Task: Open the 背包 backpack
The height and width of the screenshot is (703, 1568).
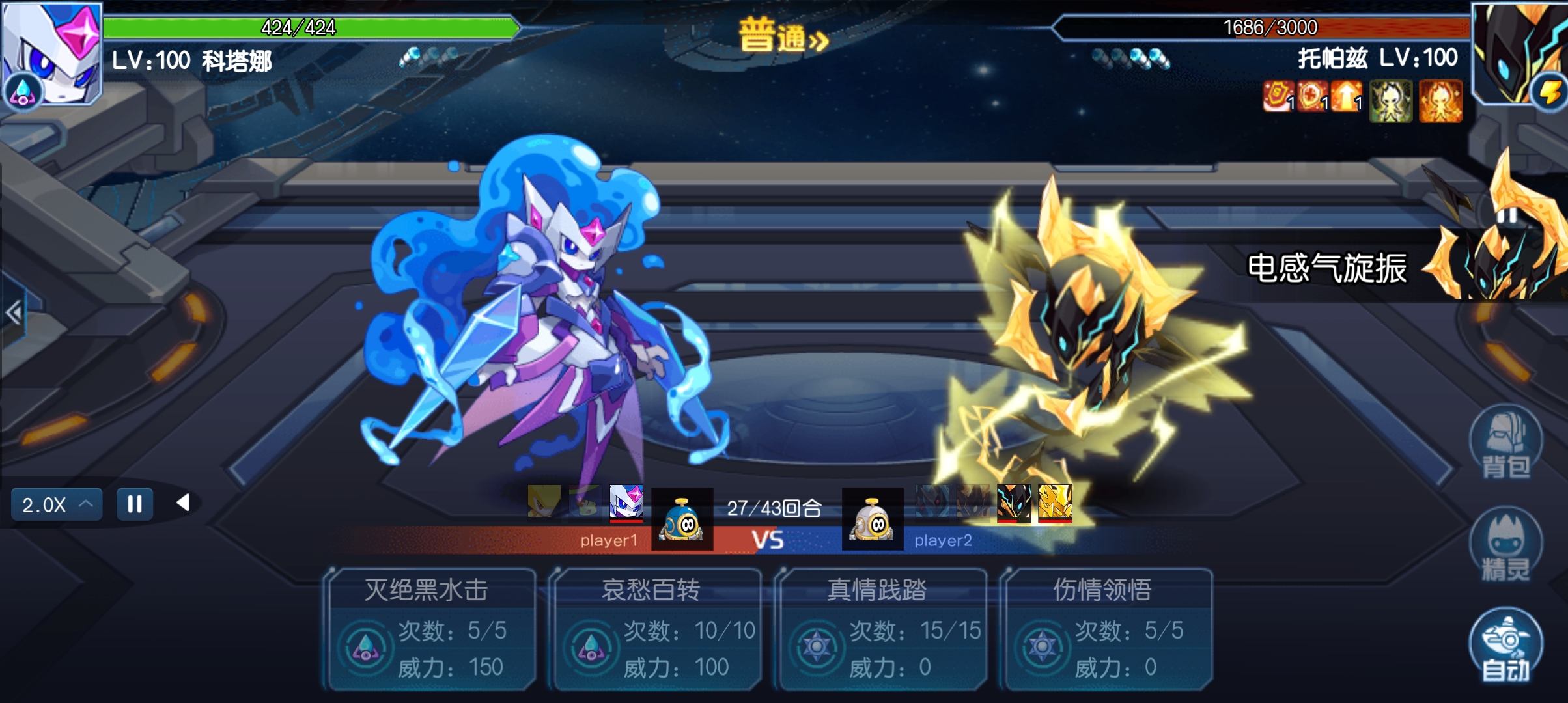Action: pyautogui.click(x=1505, y=443)
